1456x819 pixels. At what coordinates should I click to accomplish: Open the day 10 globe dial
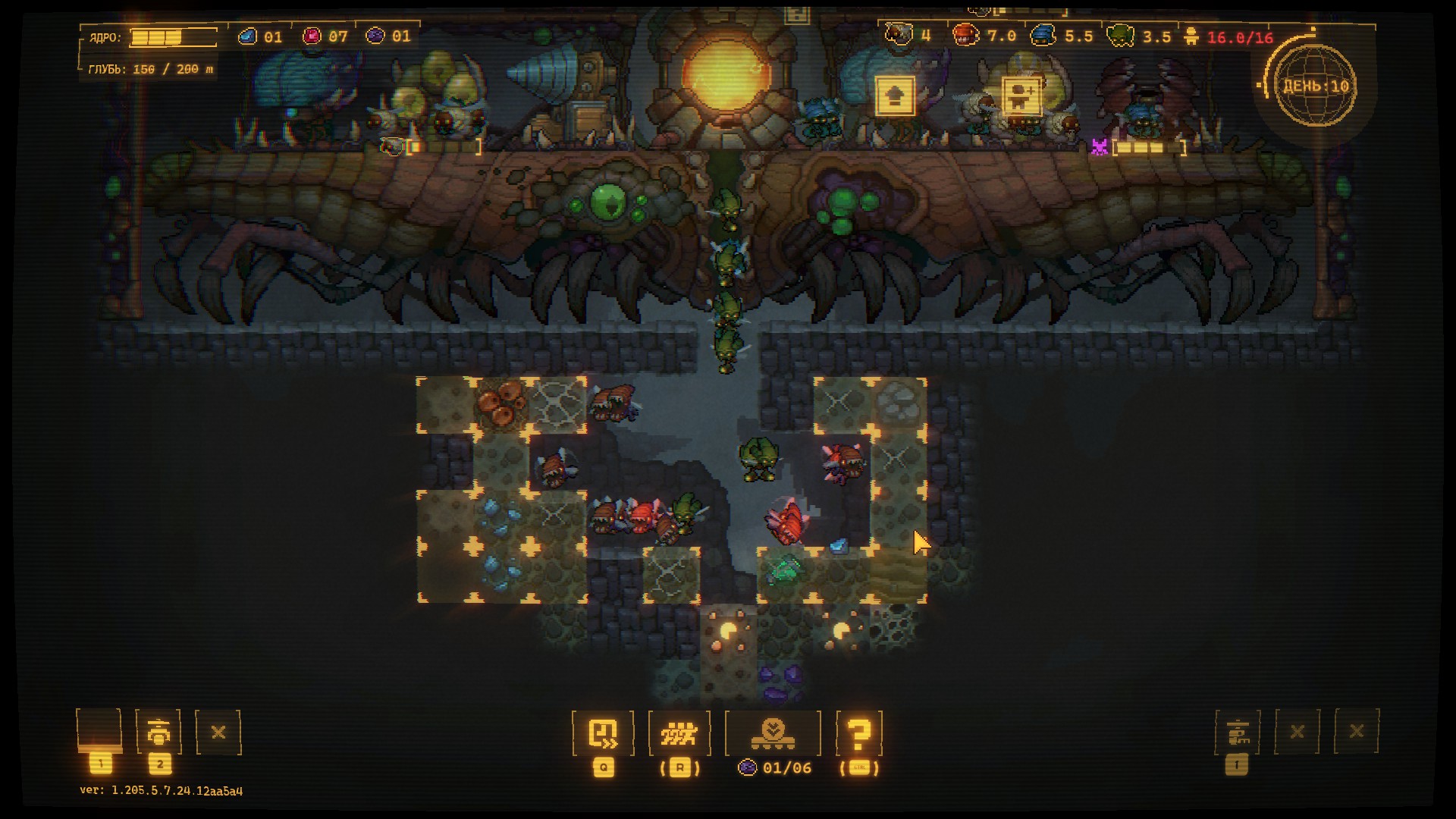point(1316,86)
